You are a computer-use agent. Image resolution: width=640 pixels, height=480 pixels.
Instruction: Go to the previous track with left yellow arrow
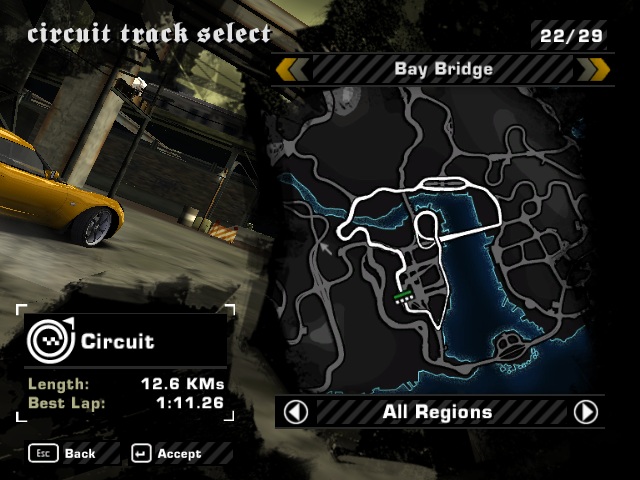tap(292, 69)
